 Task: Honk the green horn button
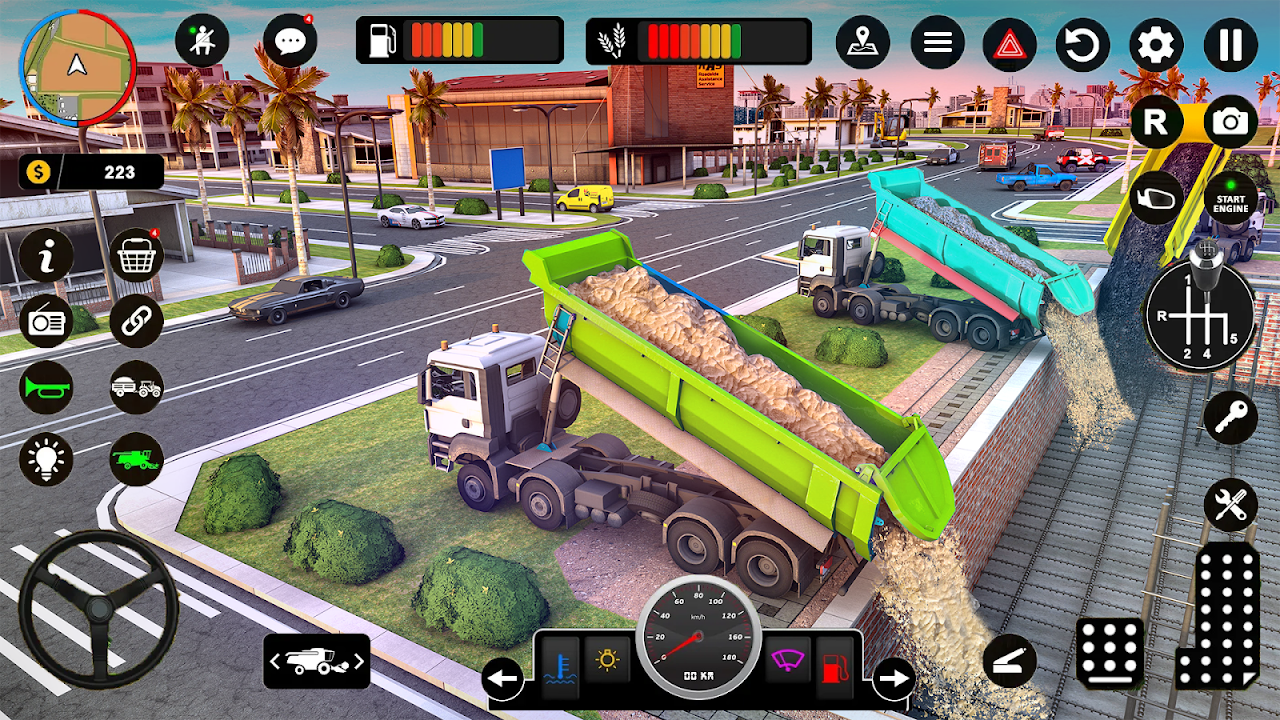46,387
